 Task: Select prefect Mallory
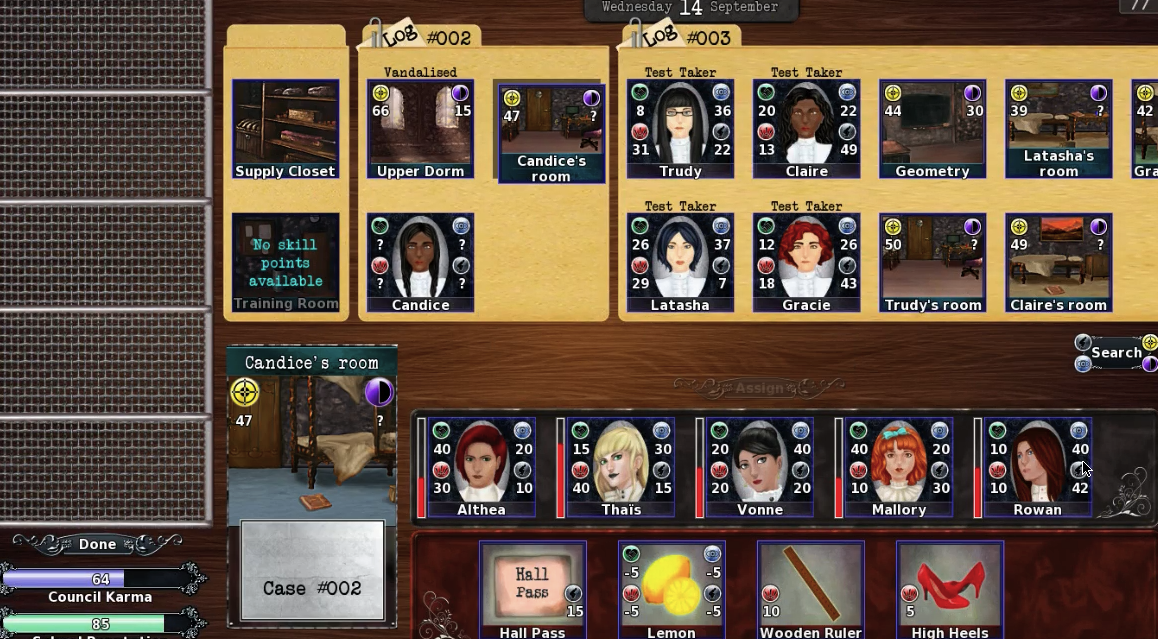coord(899,467)
